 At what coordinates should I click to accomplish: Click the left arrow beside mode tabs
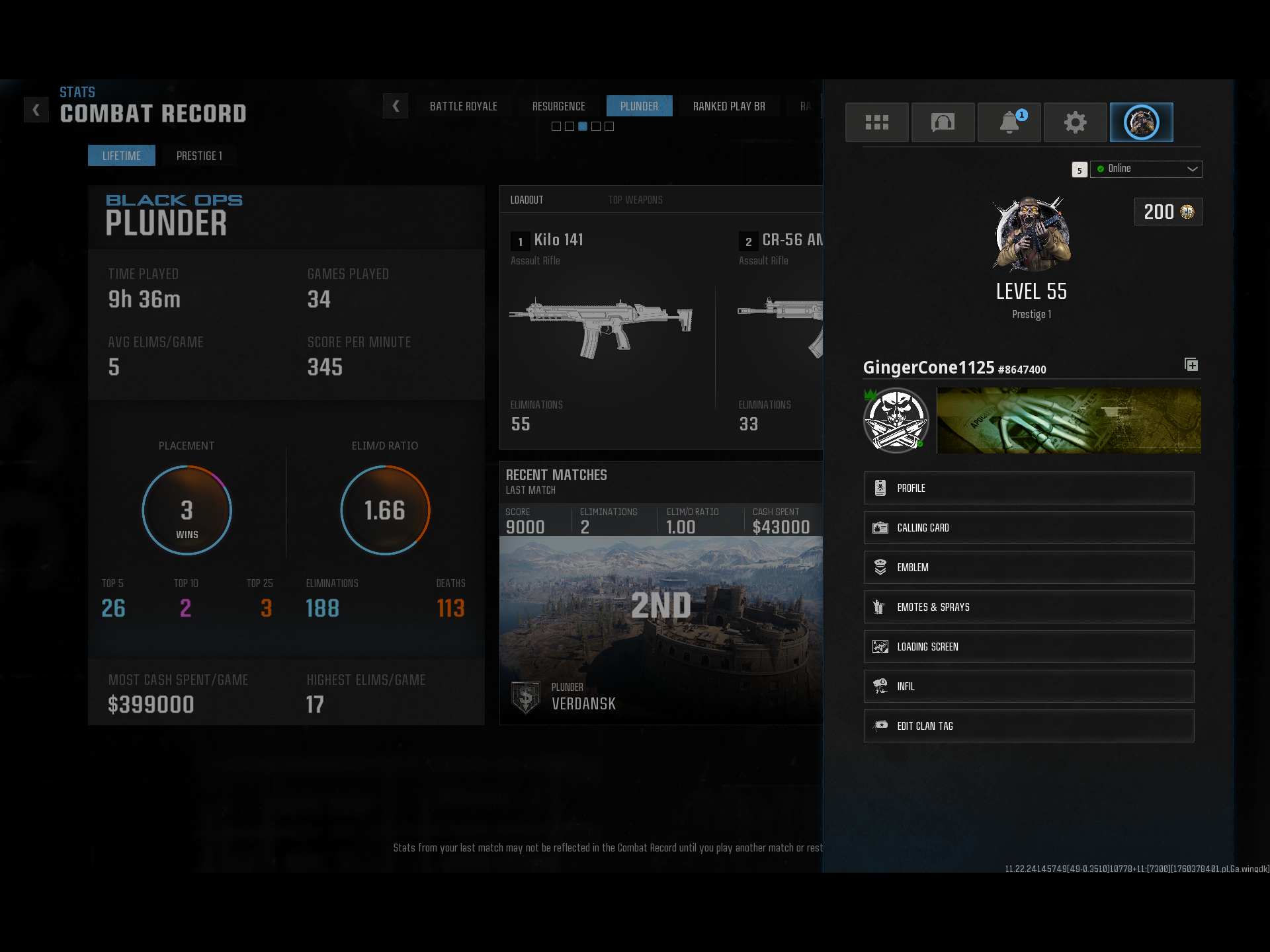[x=396, y=106]
